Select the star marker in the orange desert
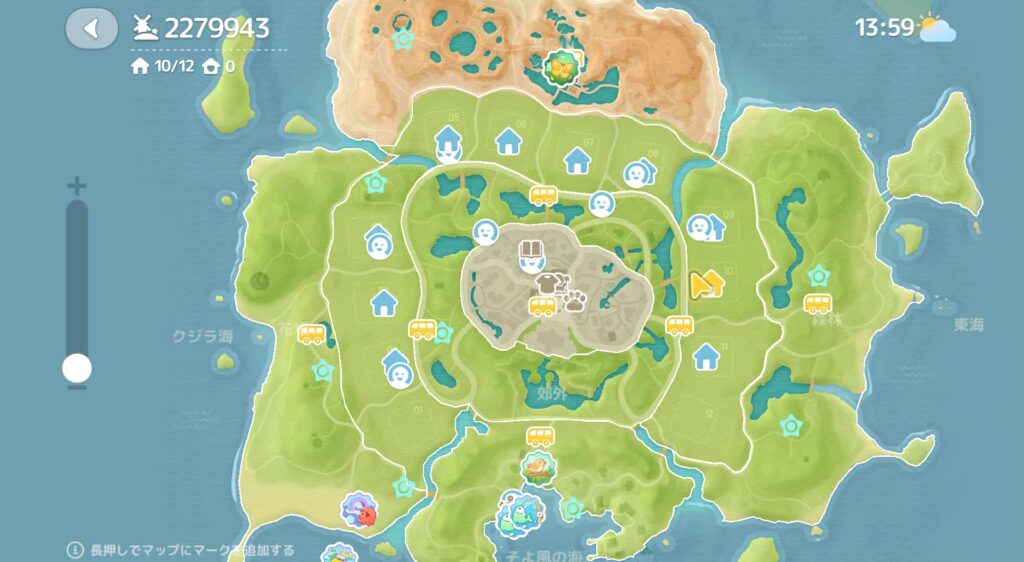1024x562 pixels. click(404, 39)
